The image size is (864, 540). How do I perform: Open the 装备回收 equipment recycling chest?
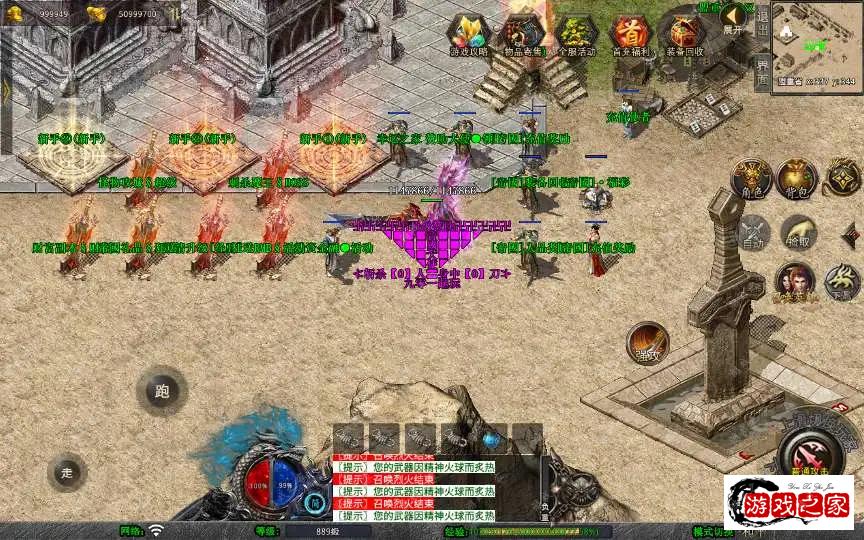pos(684,34)
